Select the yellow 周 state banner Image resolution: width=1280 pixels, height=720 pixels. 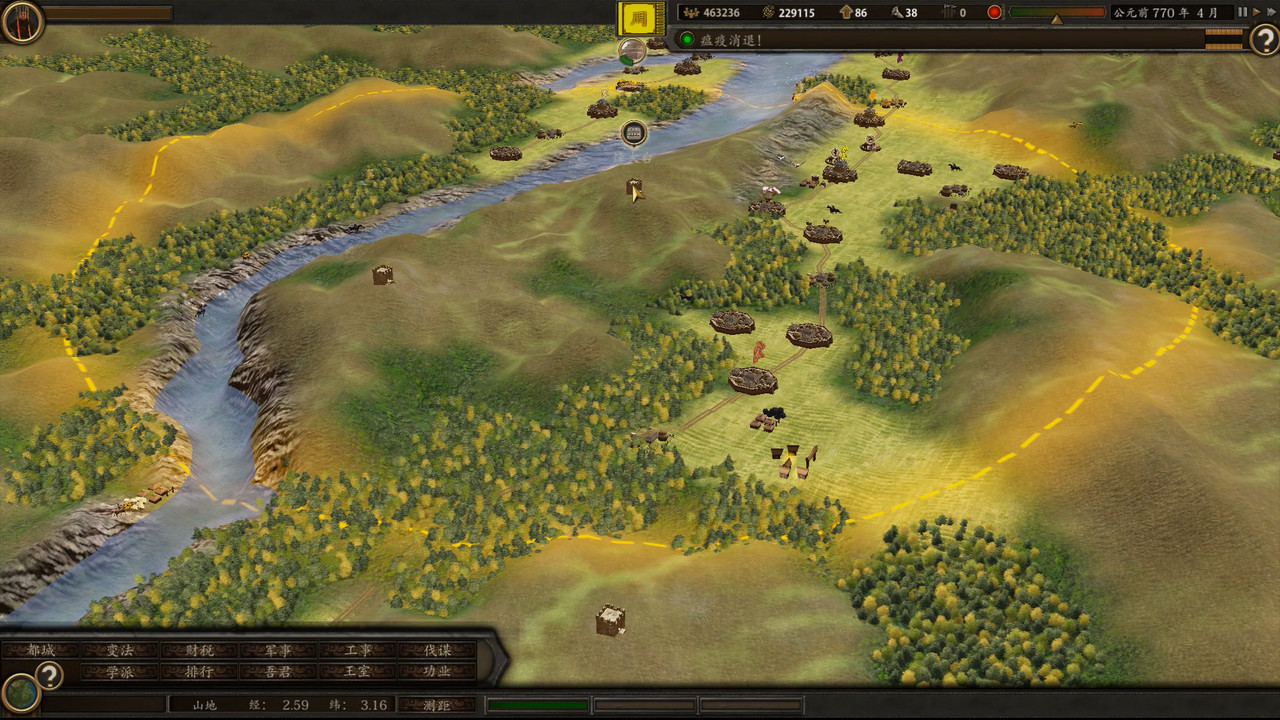coord(642,18)
